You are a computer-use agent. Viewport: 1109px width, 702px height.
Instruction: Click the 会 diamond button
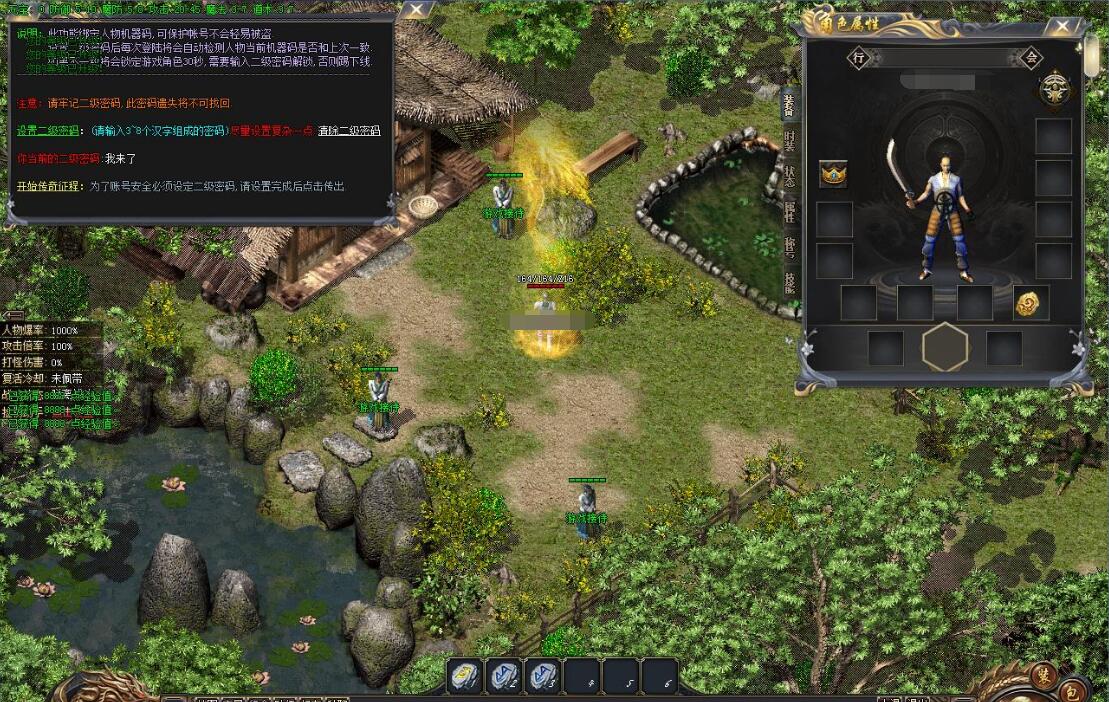[x=1031, y=58]
